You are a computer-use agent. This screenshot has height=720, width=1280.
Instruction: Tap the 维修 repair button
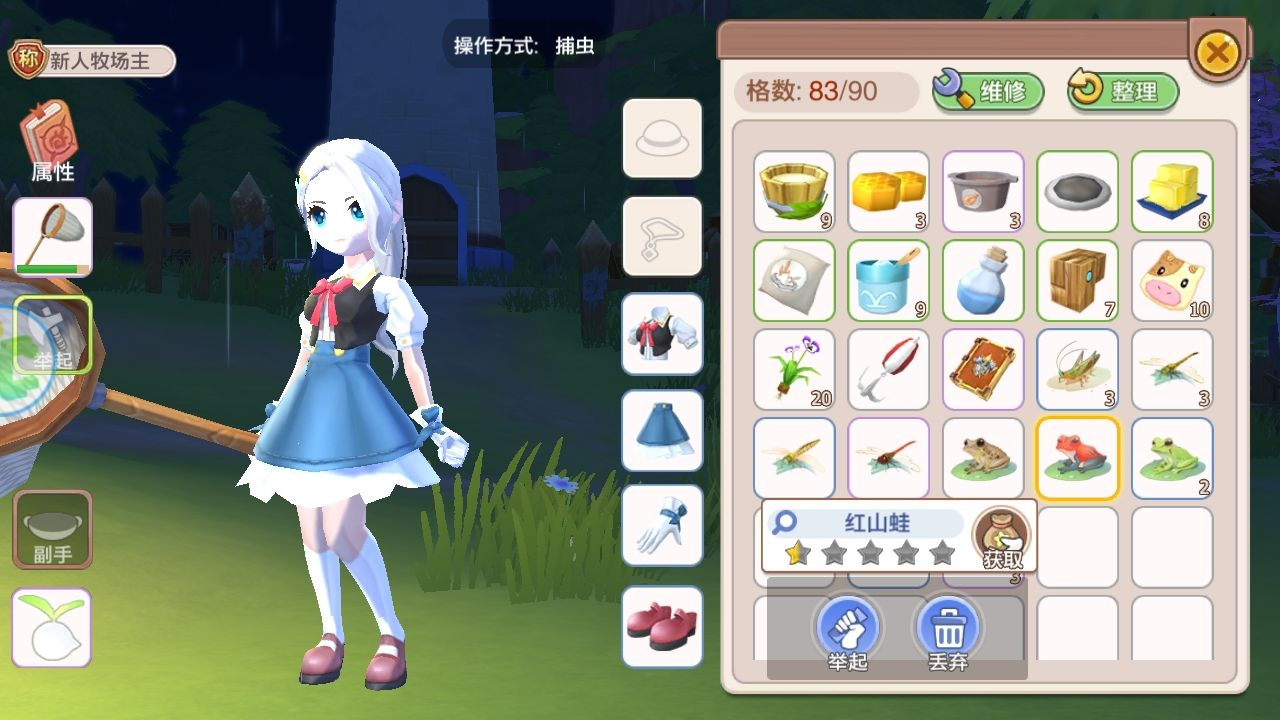point(988,92)
